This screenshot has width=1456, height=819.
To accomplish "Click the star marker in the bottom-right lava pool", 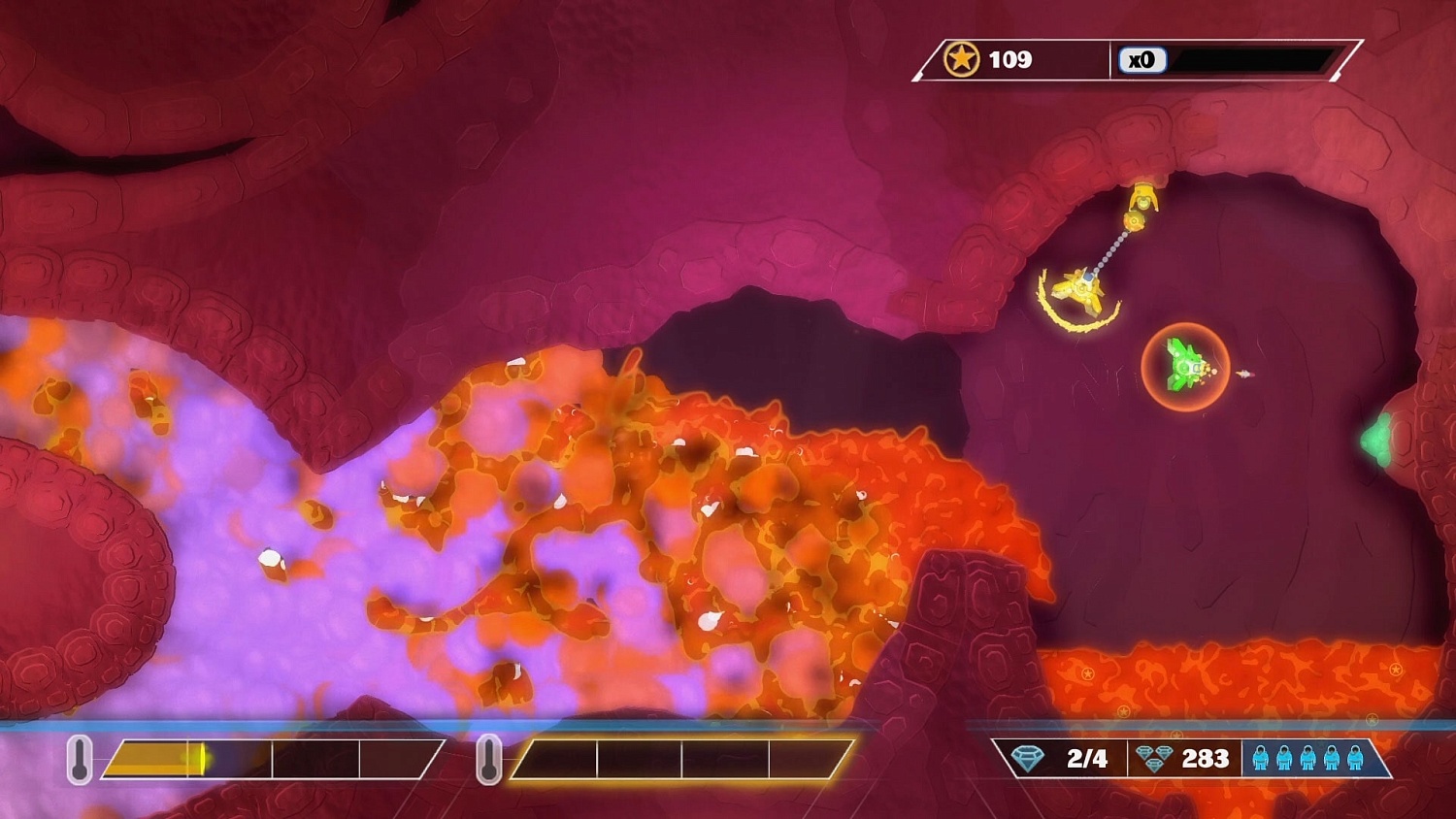I will pyautogui.click(x=1395, y=670).
